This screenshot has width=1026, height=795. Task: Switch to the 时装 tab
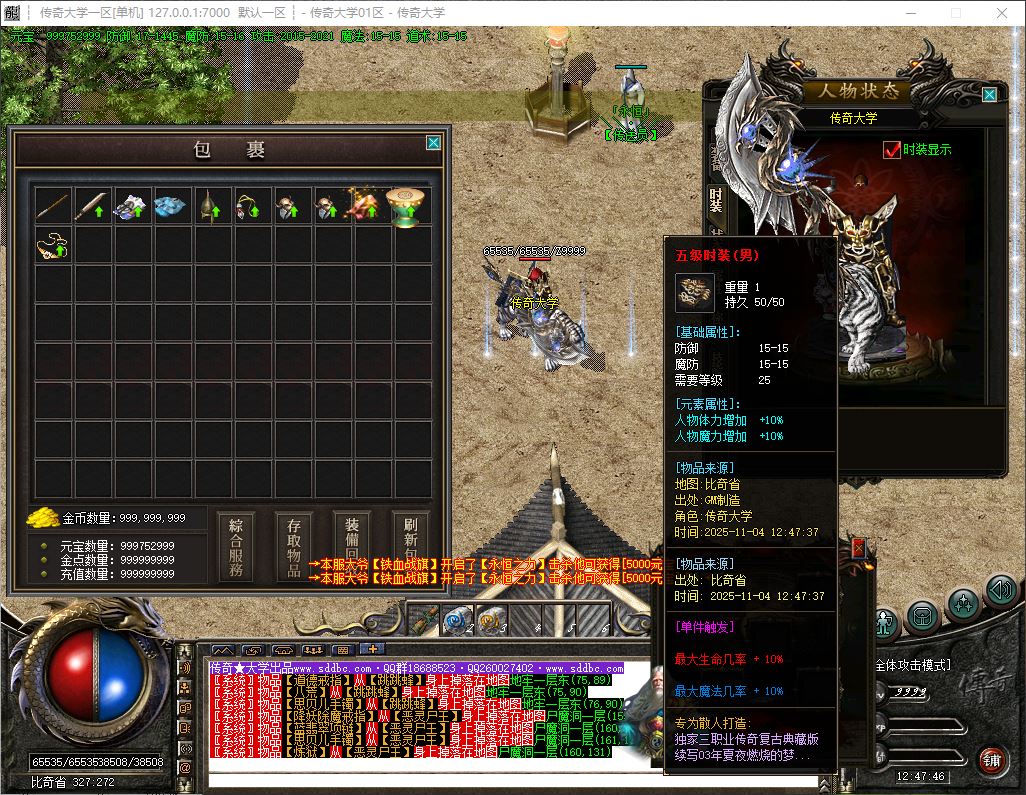(716, 200)
